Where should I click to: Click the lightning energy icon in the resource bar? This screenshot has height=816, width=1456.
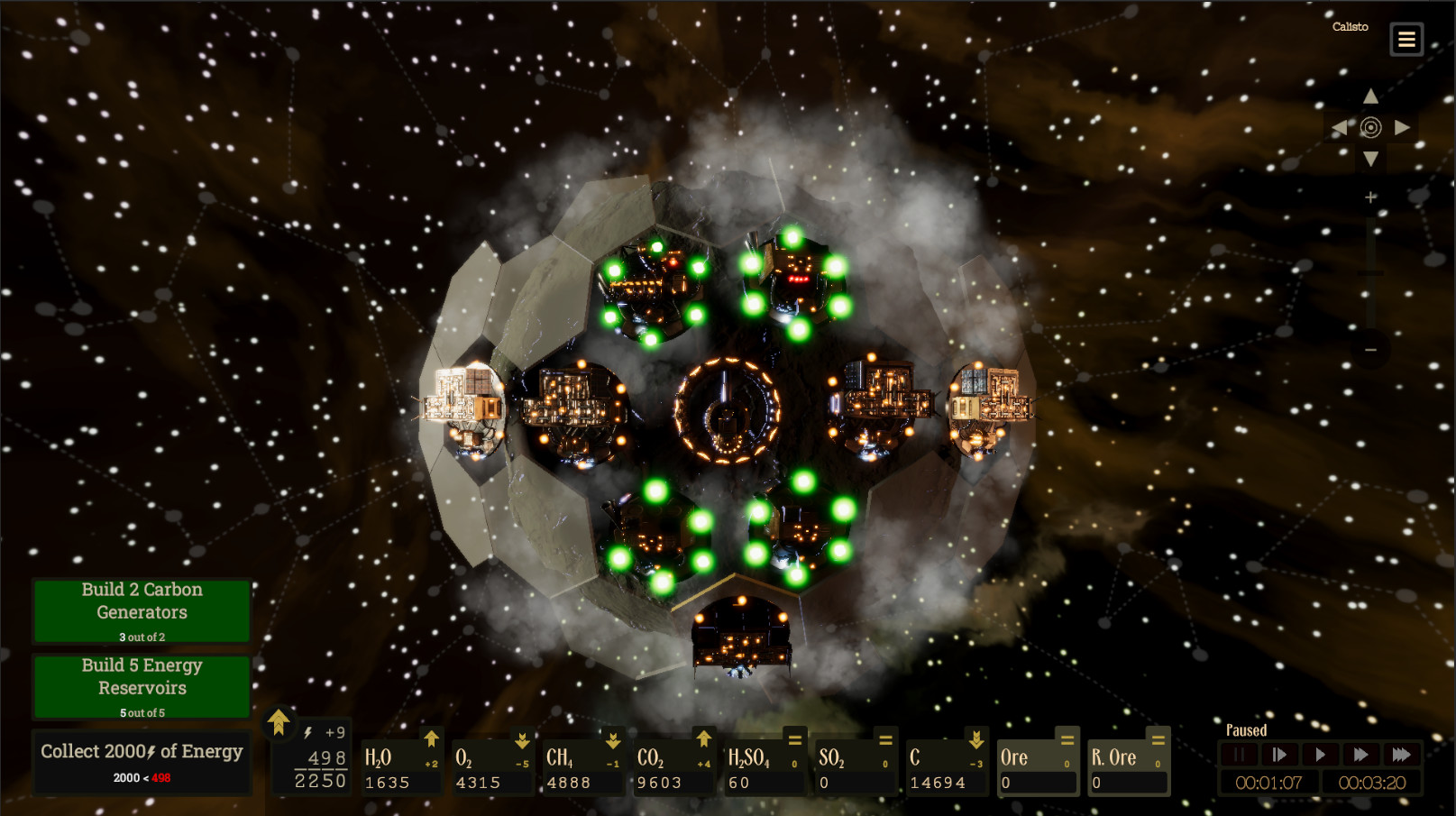pos(307,733)
